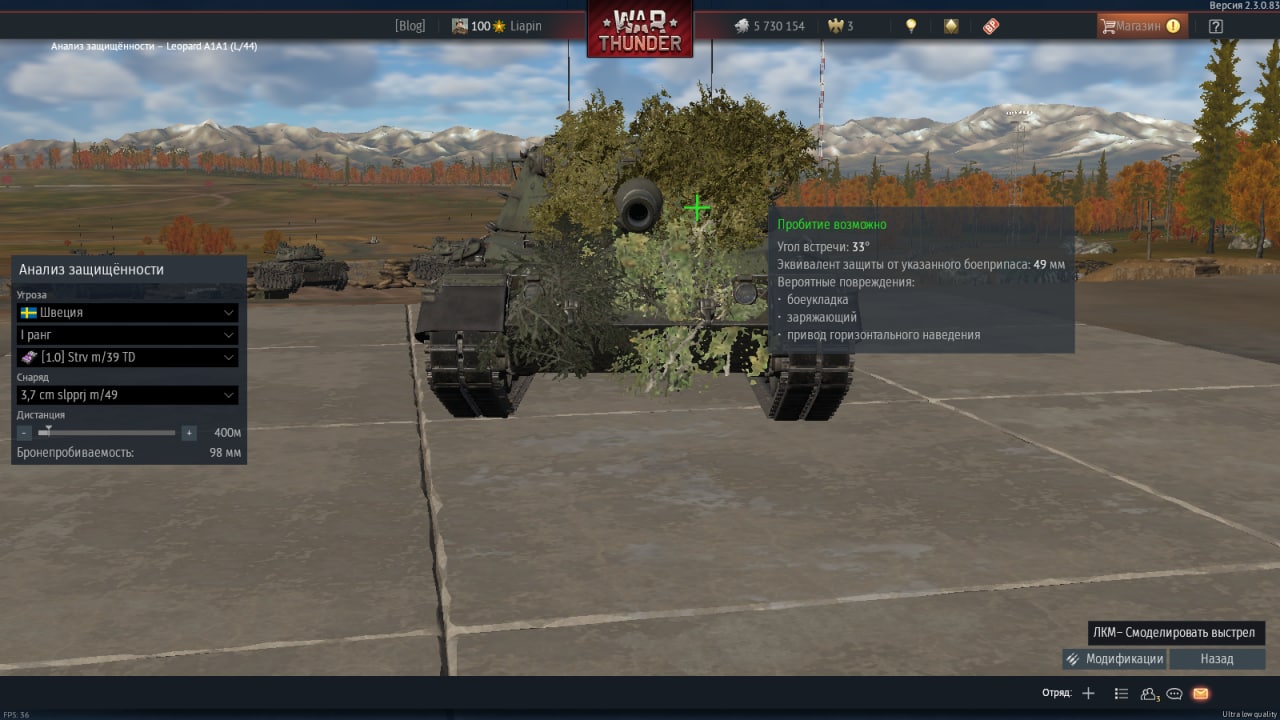Open the Модификации menu
This screenshot has height=720, width=1280.
[x=1114, y=659]
